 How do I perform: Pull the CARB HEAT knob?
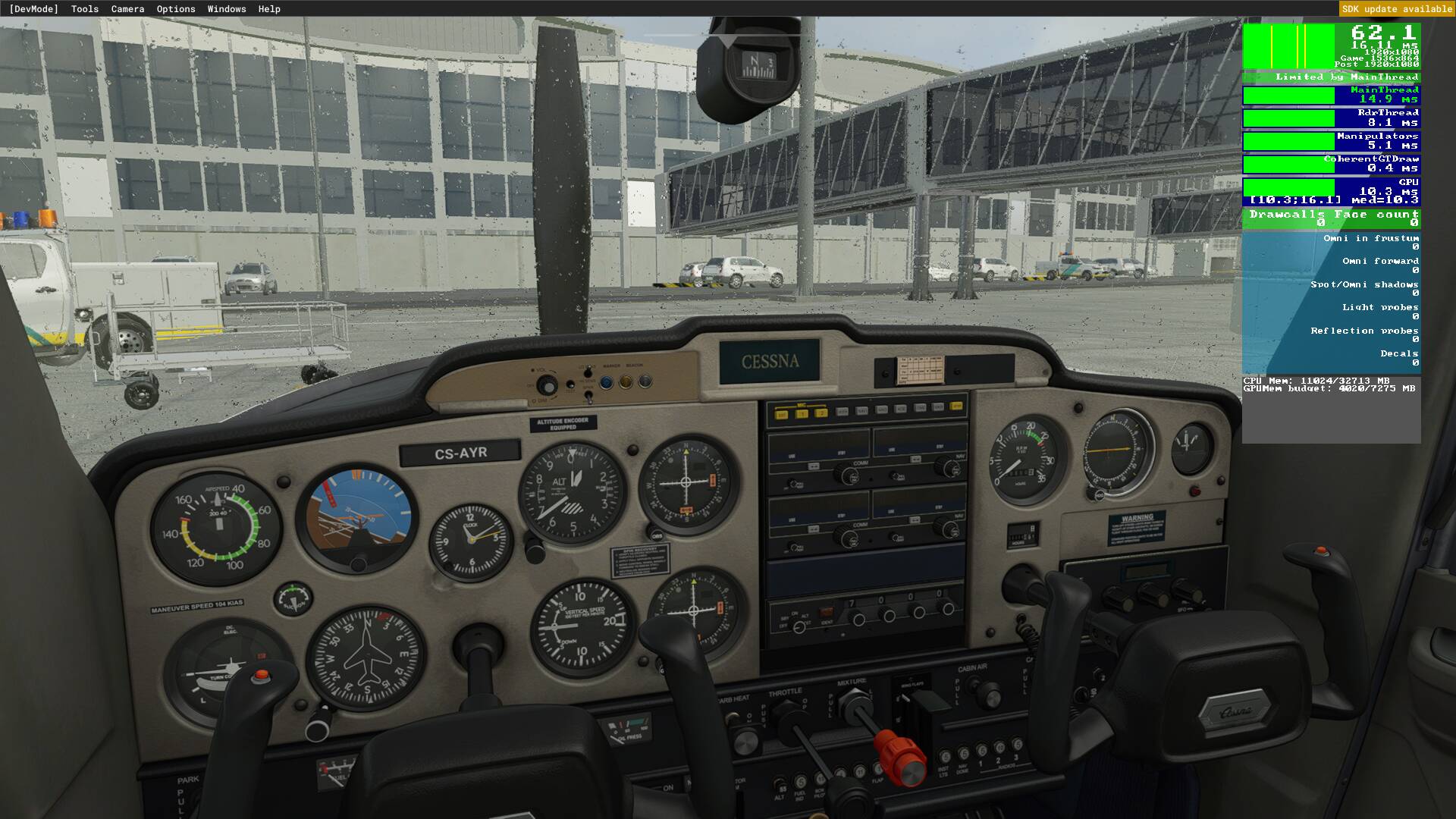pyautogui.click(x=745, y=743)
